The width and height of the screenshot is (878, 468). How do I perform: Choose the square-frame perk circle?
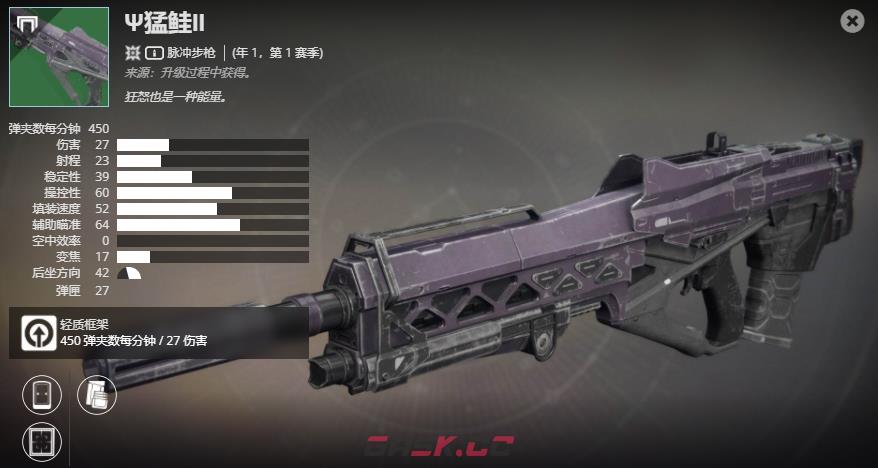pyautogui.click(x=42, y=441)
